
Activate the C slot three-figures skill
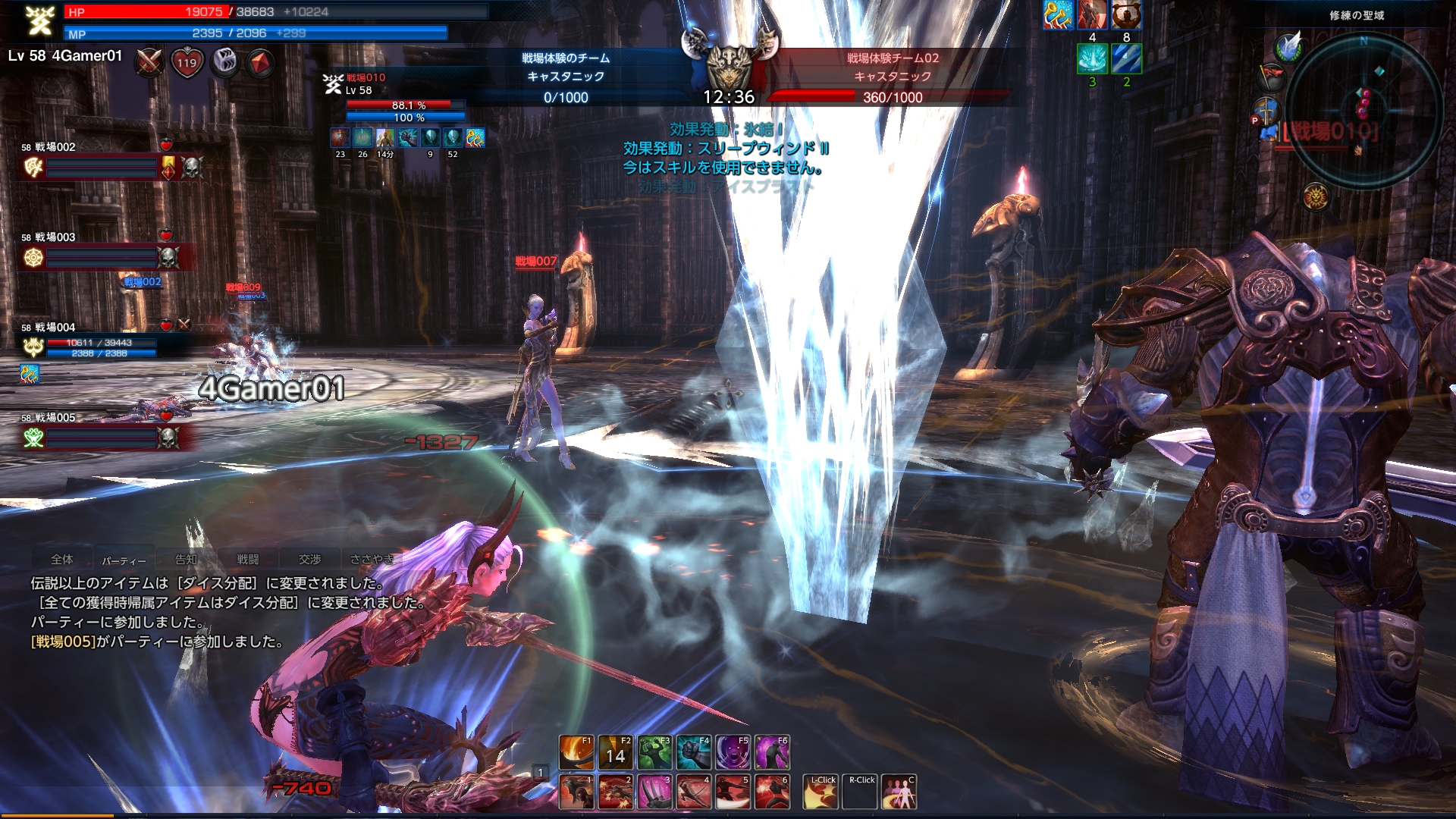pos(900,792)
